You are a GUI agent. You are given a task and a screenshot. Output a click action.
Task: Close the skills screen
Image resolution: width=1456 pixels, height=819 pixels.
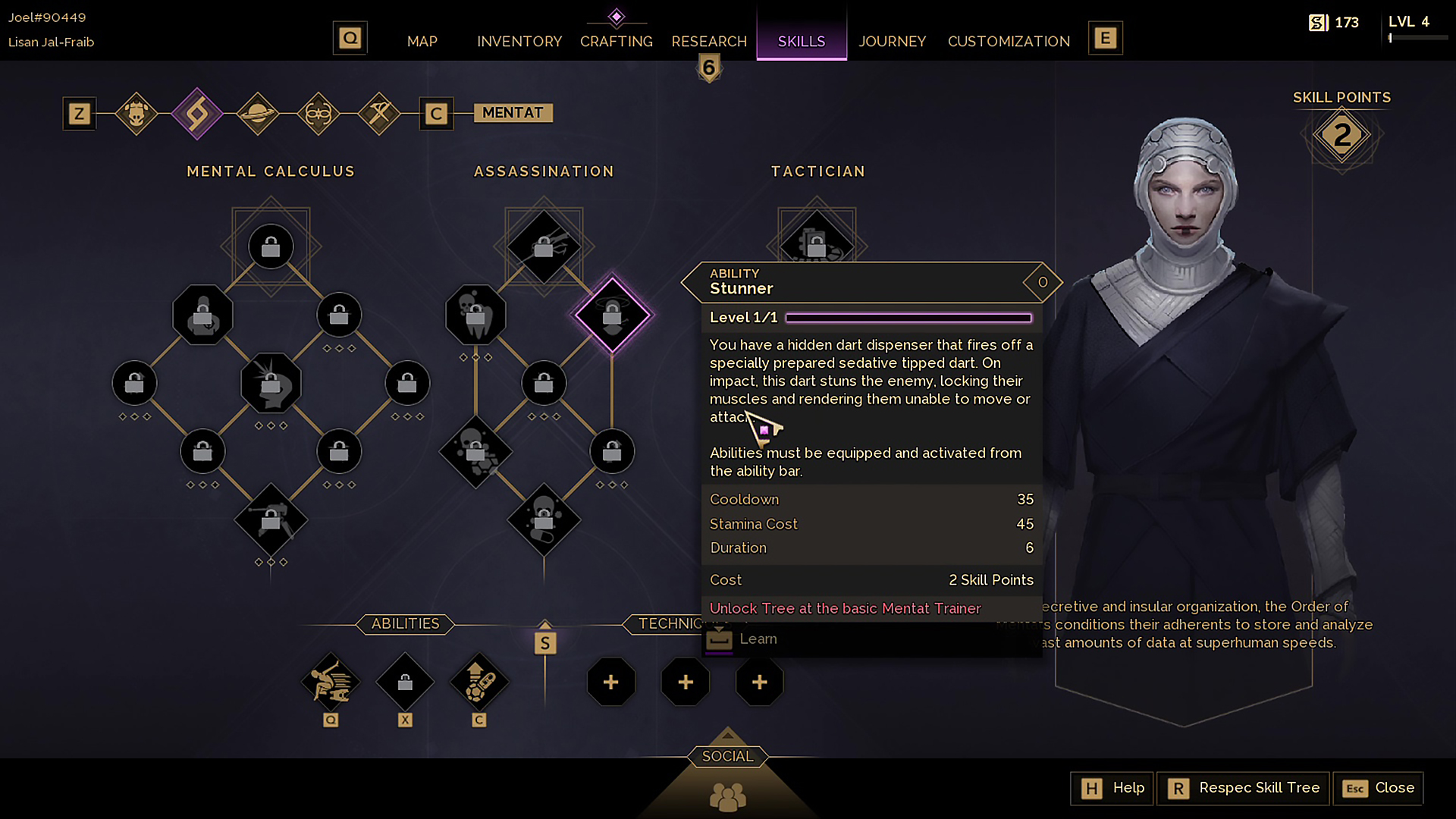(x=1378, y=788)
